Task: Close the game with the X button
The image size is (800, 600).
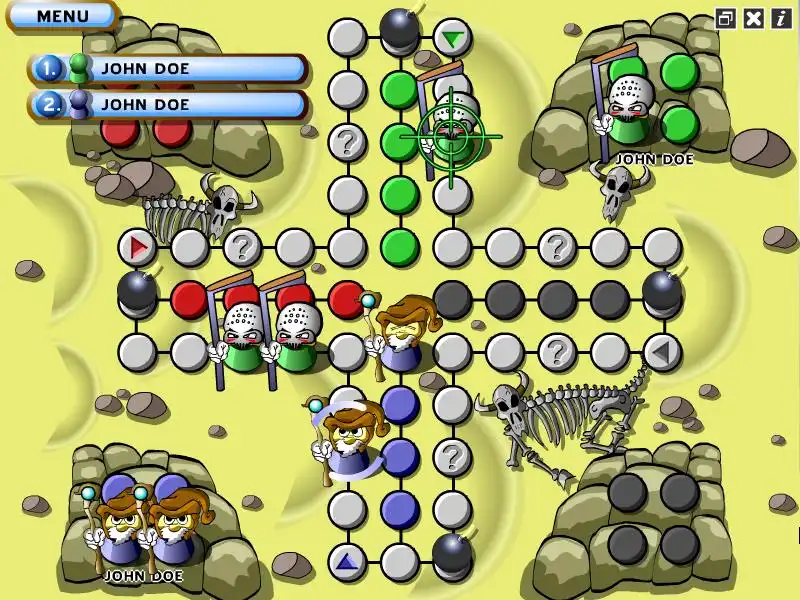Action: click(x=754, y=18)
